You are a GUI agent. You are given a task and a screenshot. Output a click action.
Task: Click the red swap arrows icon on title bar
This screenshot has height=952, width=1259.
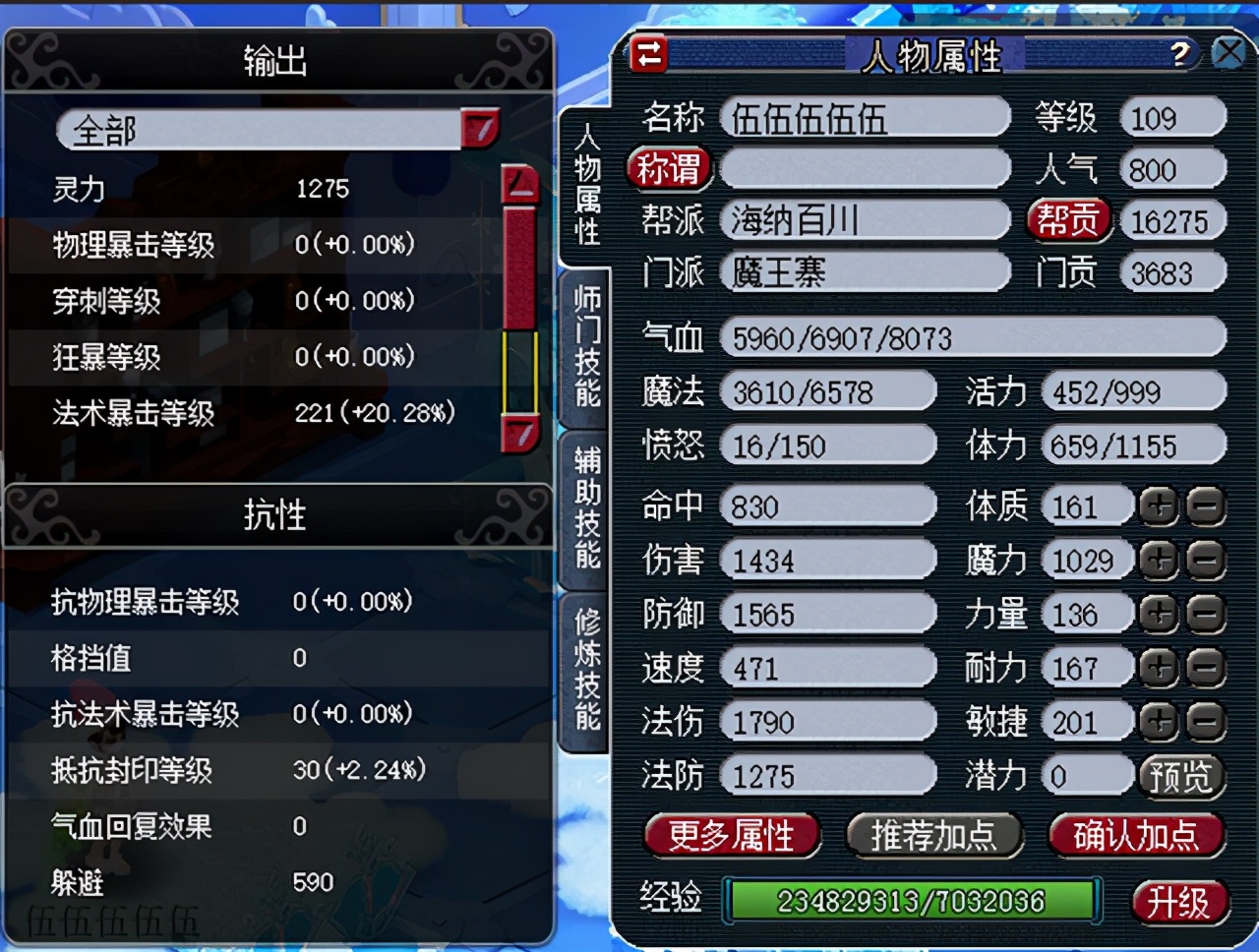pyautogui.click(x=649, y=54)
